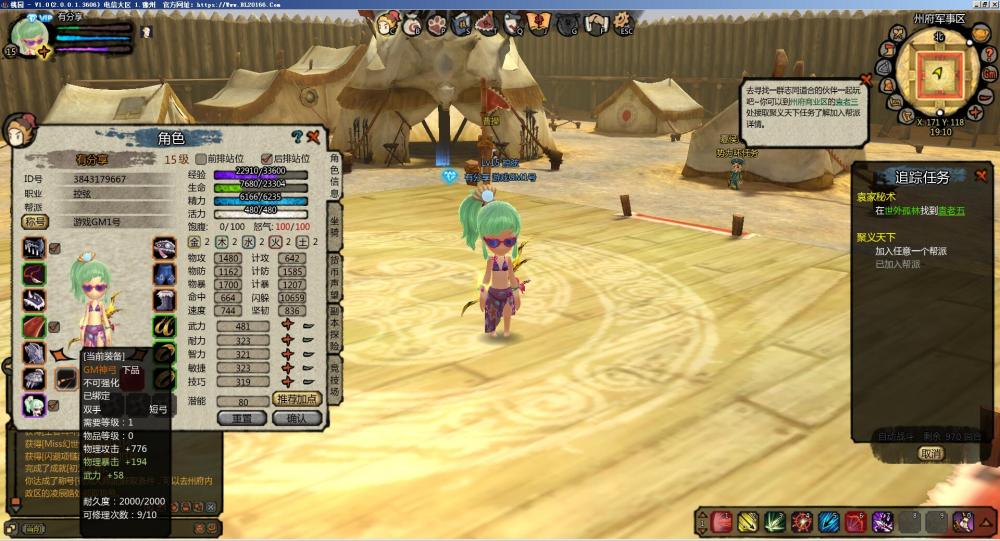Follow the 袁老五 quest link

(x=951, y=211)
